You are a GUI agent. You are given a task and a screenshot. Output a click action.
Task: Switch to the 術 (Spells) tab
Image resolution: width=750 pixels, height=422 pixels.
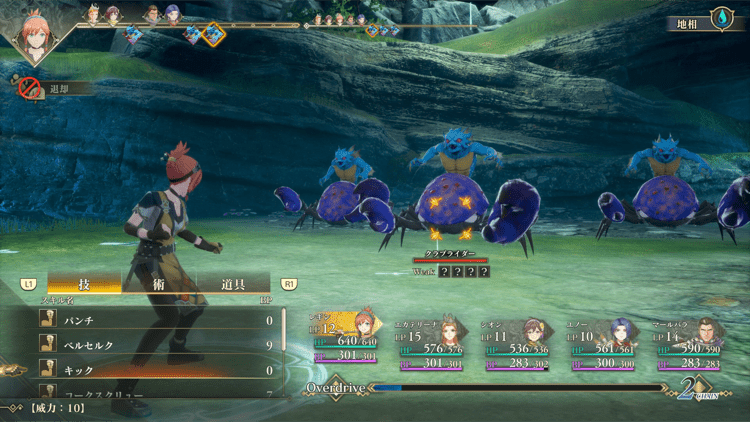(x=158, y=285)
